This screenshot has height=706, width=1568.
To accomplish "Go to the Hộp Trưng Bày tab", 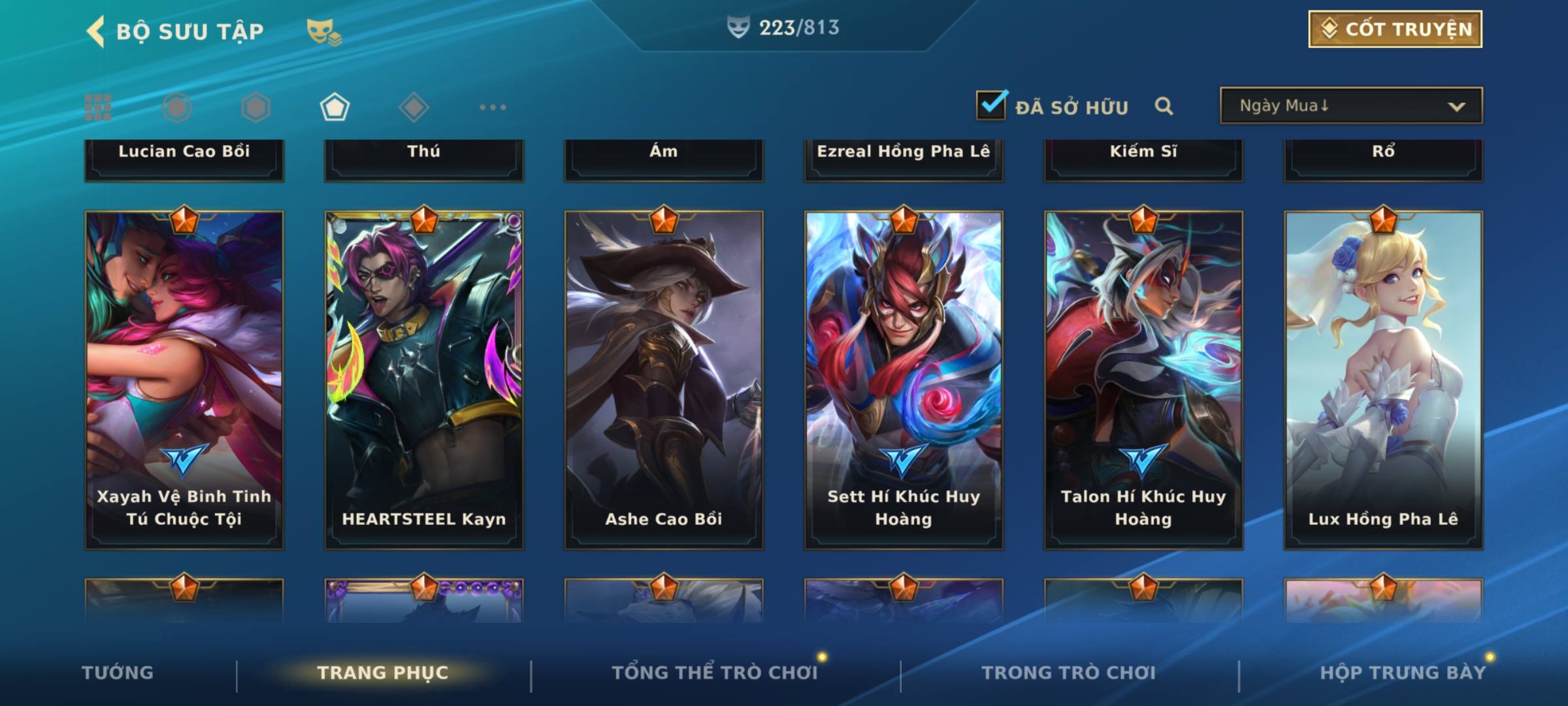I will pos(1403,673).
